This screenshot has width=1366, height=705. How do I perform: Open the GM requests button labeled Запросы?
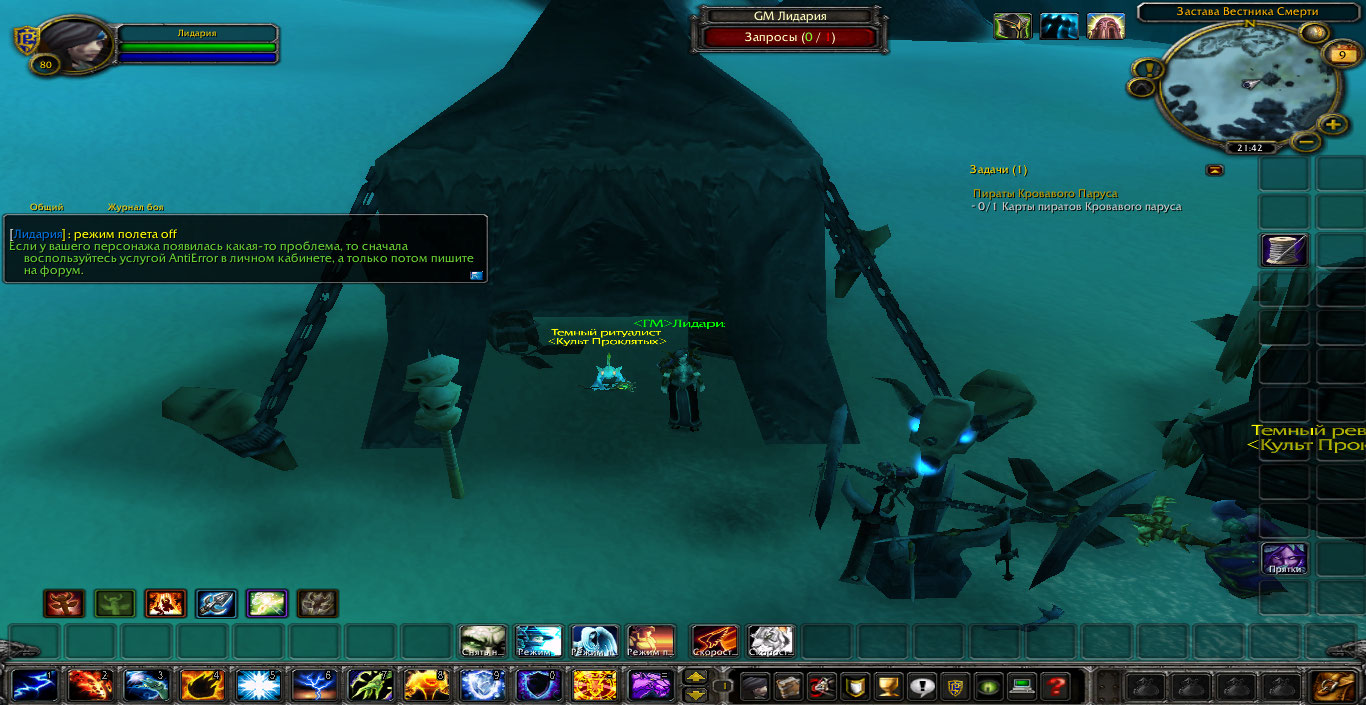click(x=790, y=37)
